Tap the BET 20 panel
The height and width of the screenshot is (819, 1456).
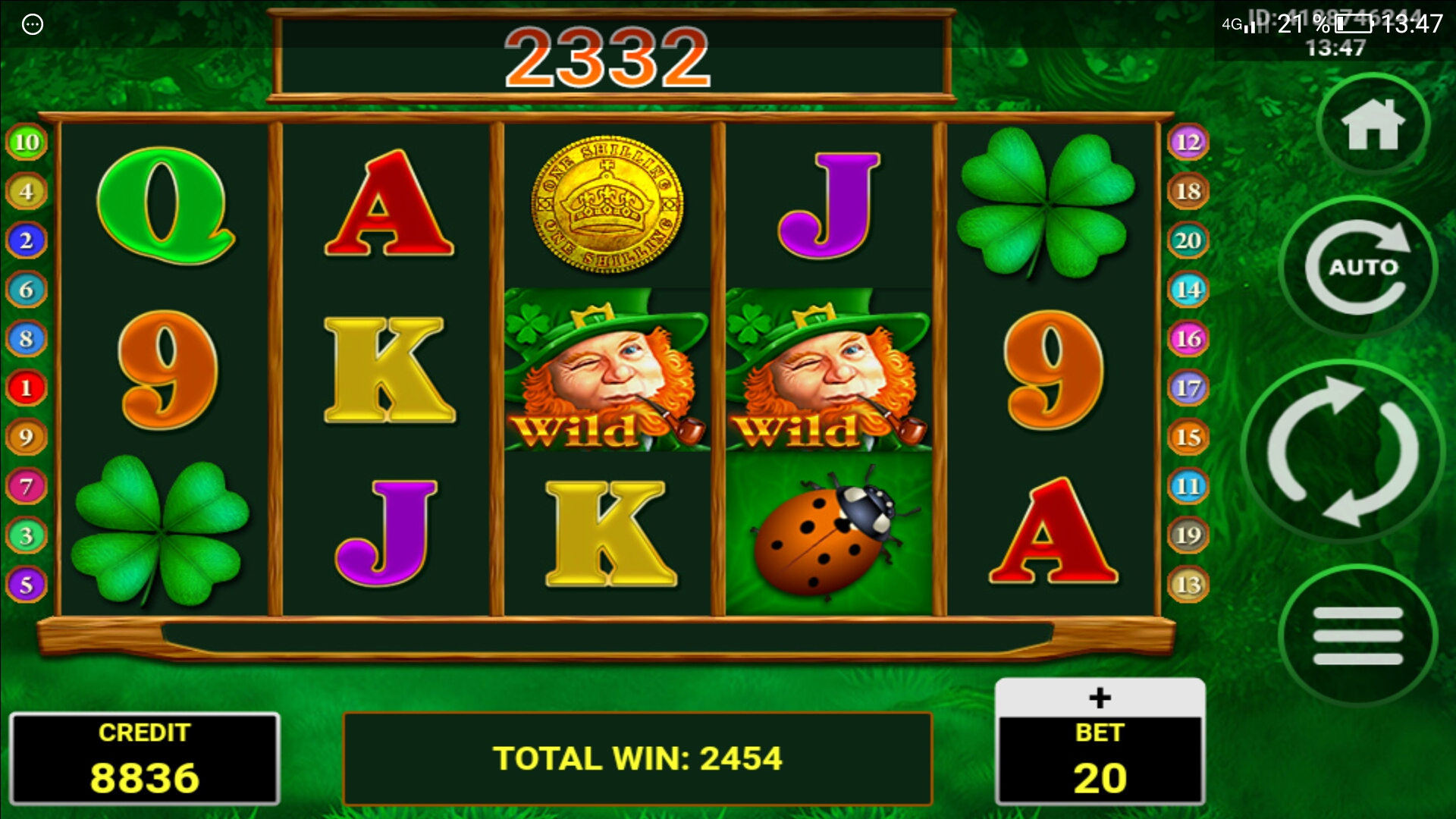click(x=1100, y=760)
